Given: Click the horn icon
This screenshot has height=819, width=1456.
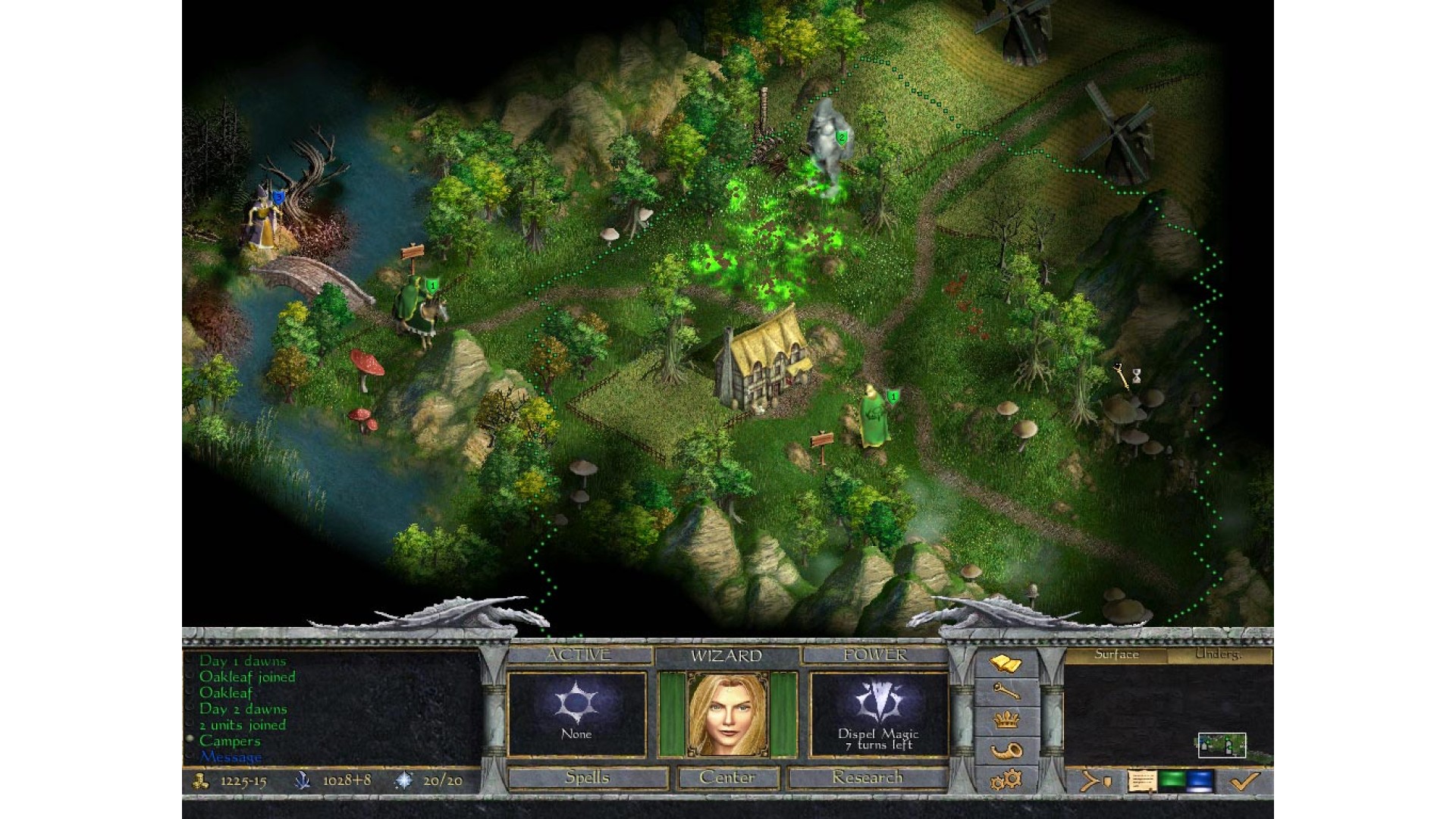Looking at the screenshot, I should tap(1006, 750).
